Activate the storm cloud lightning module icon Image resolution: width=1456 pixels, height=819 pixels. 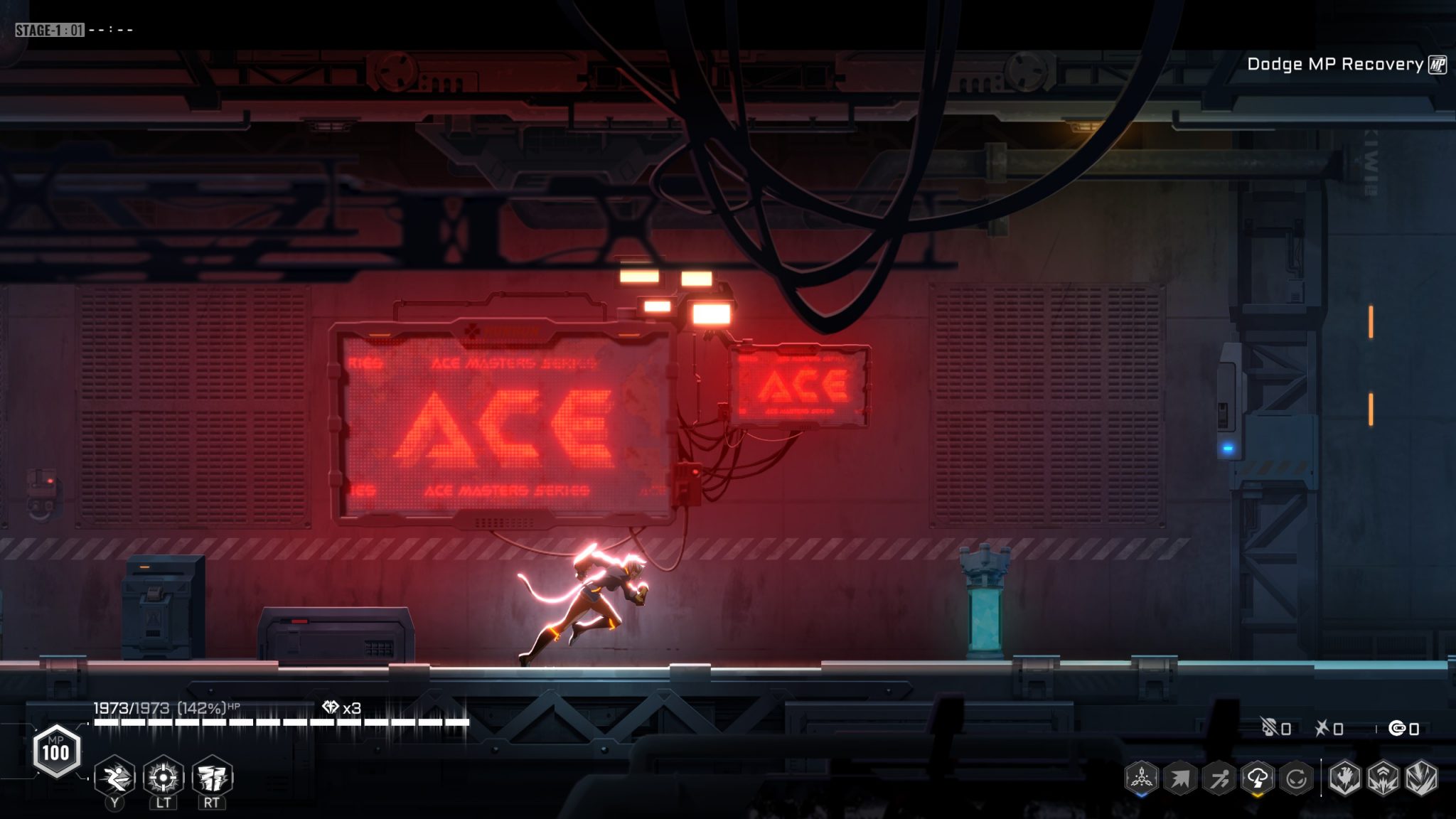(x=1257, y=779)
